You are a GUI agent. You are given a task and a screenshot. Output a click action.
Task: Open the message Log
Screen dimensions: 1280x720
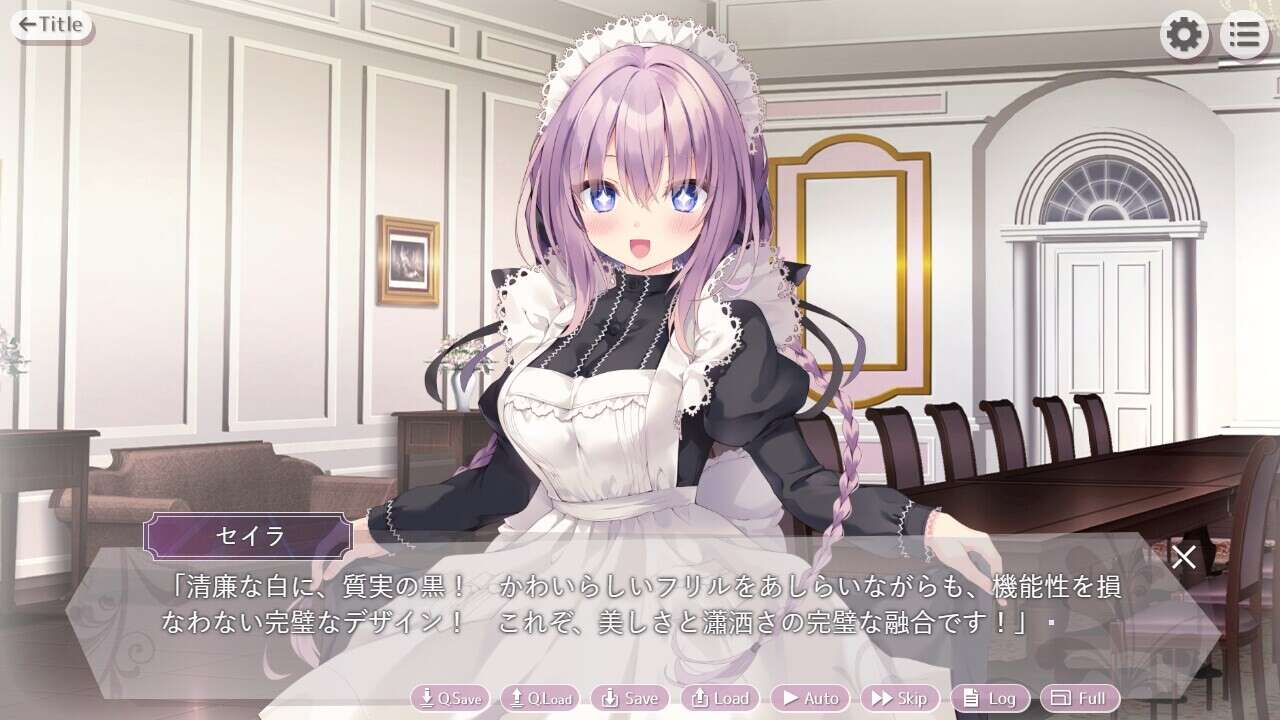(990, 698)
